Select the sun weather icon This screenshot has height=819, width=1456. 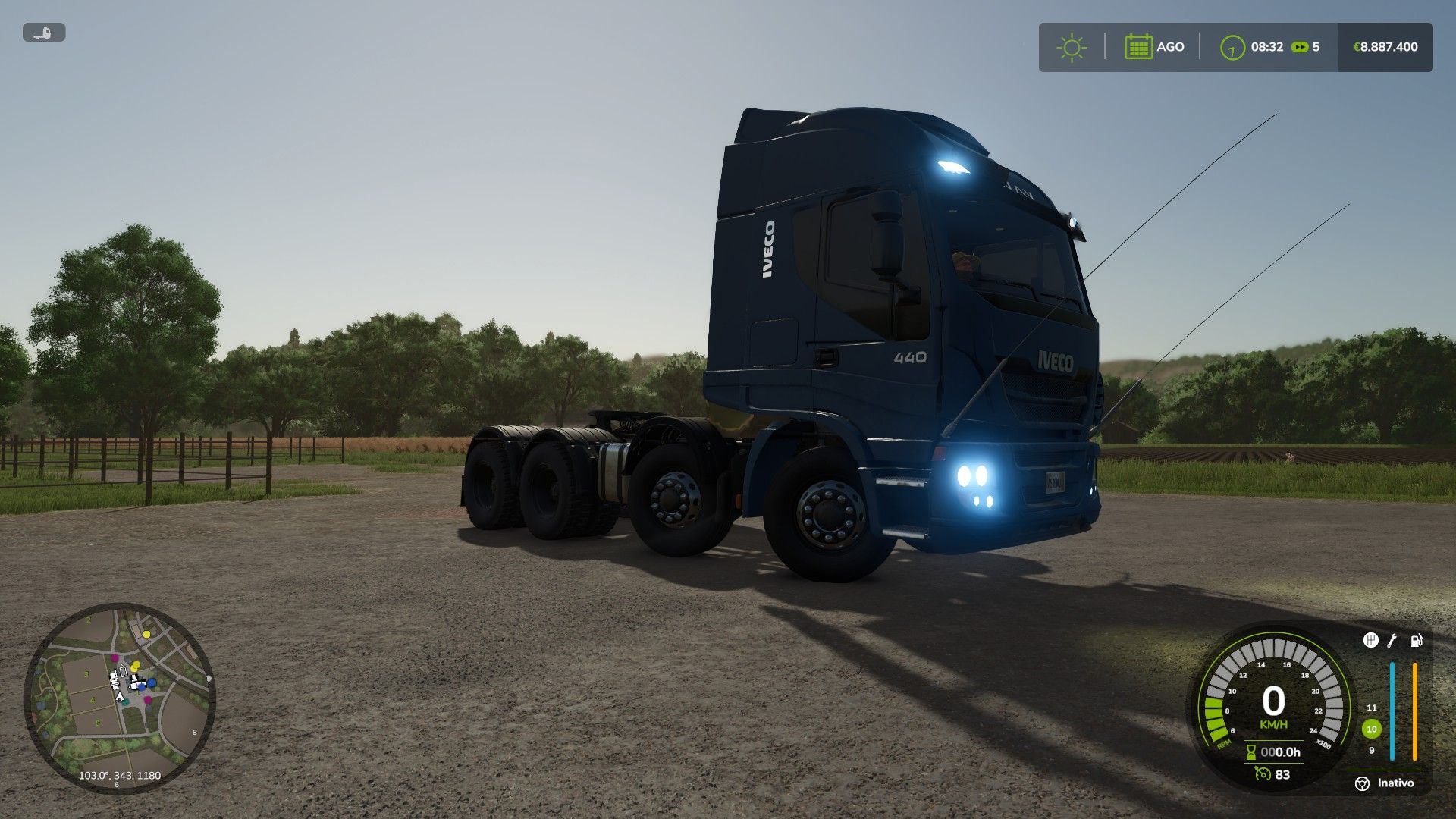[1071, 47]
